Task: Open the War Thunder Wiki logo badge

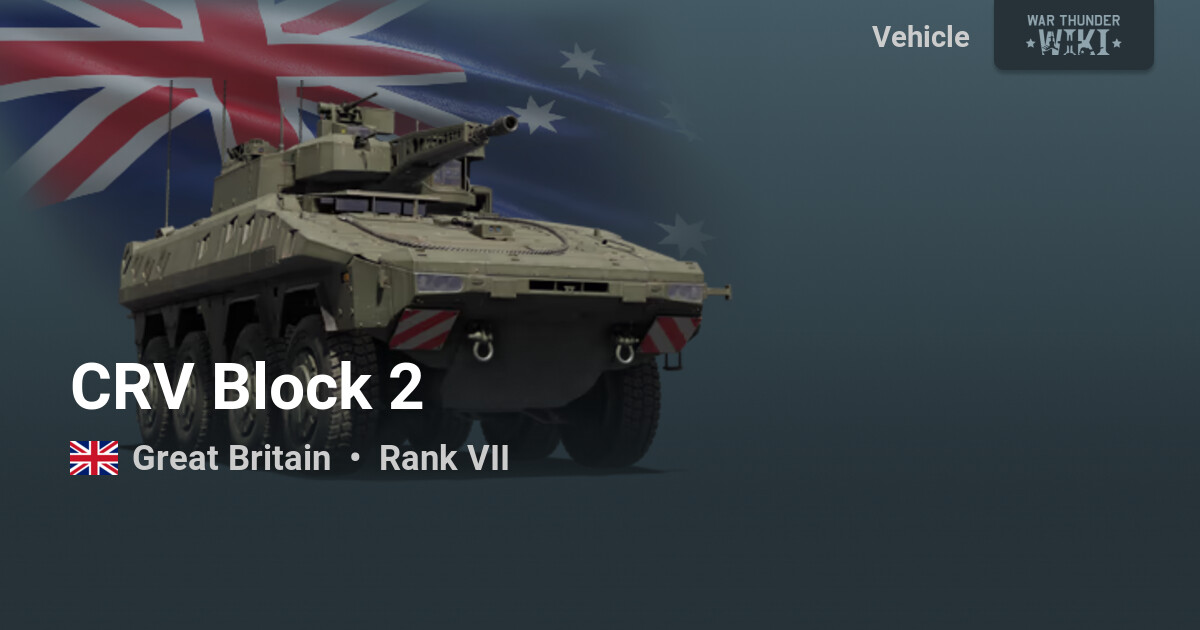Action: [1073, 33]
